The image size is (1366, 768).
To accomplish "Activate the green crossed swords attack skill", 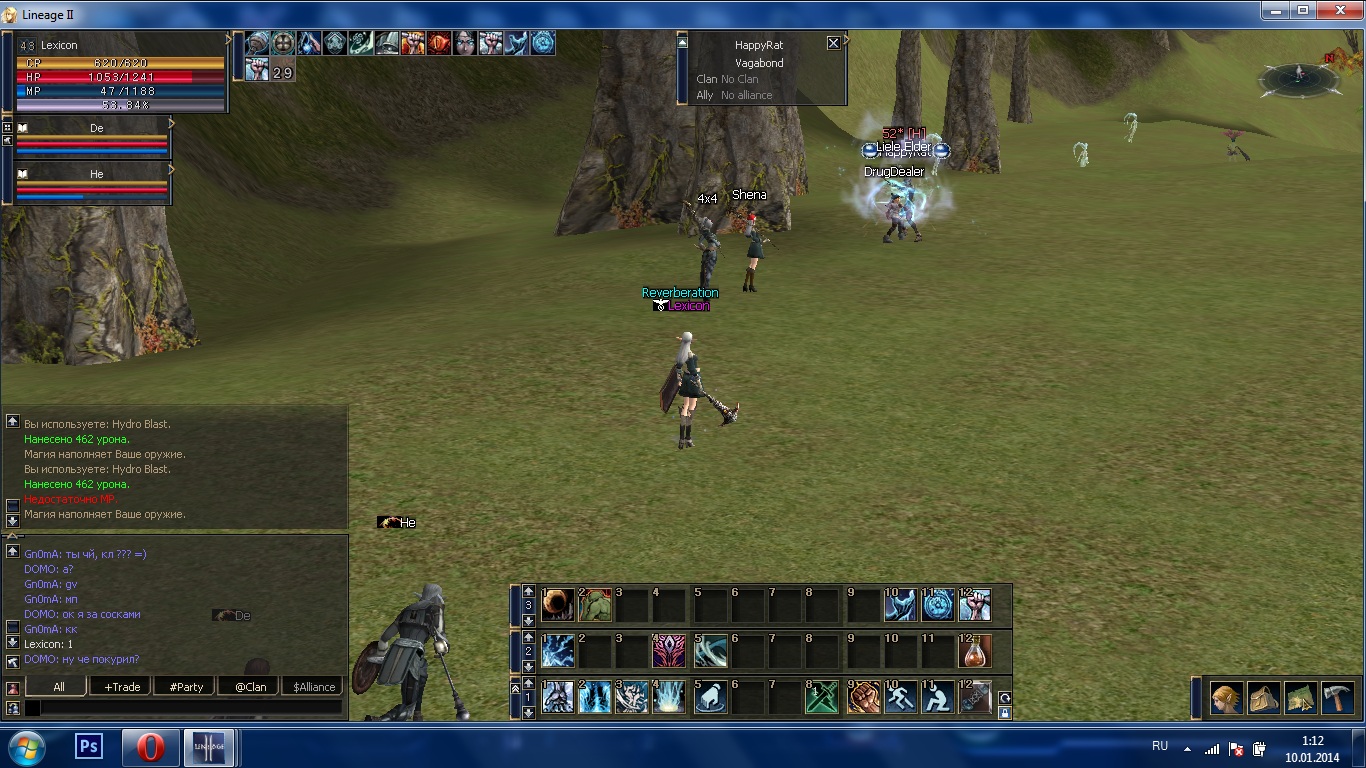I will [823, 697].
